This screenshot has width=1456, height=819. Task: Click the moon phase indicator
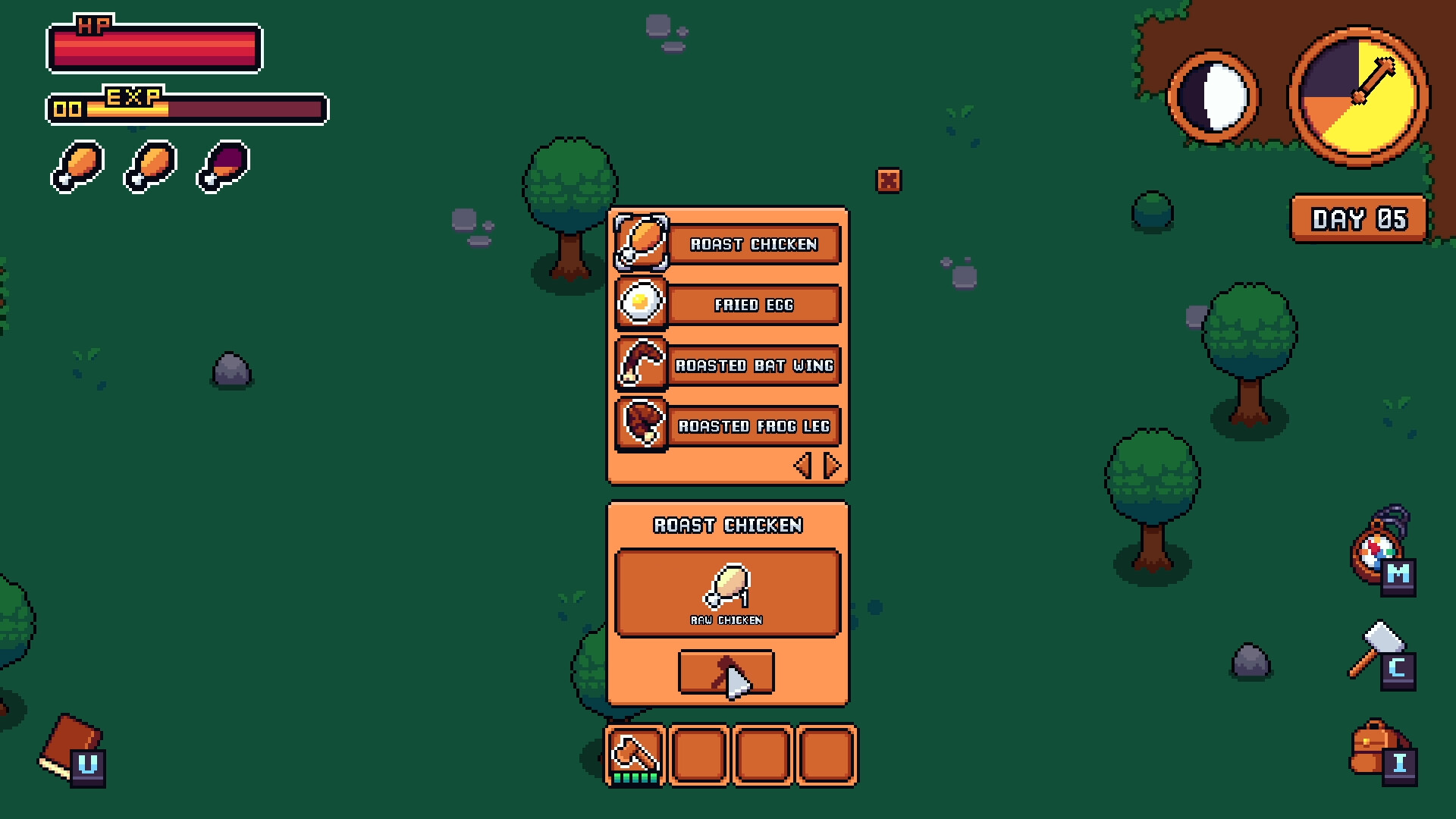(1214, 95)
